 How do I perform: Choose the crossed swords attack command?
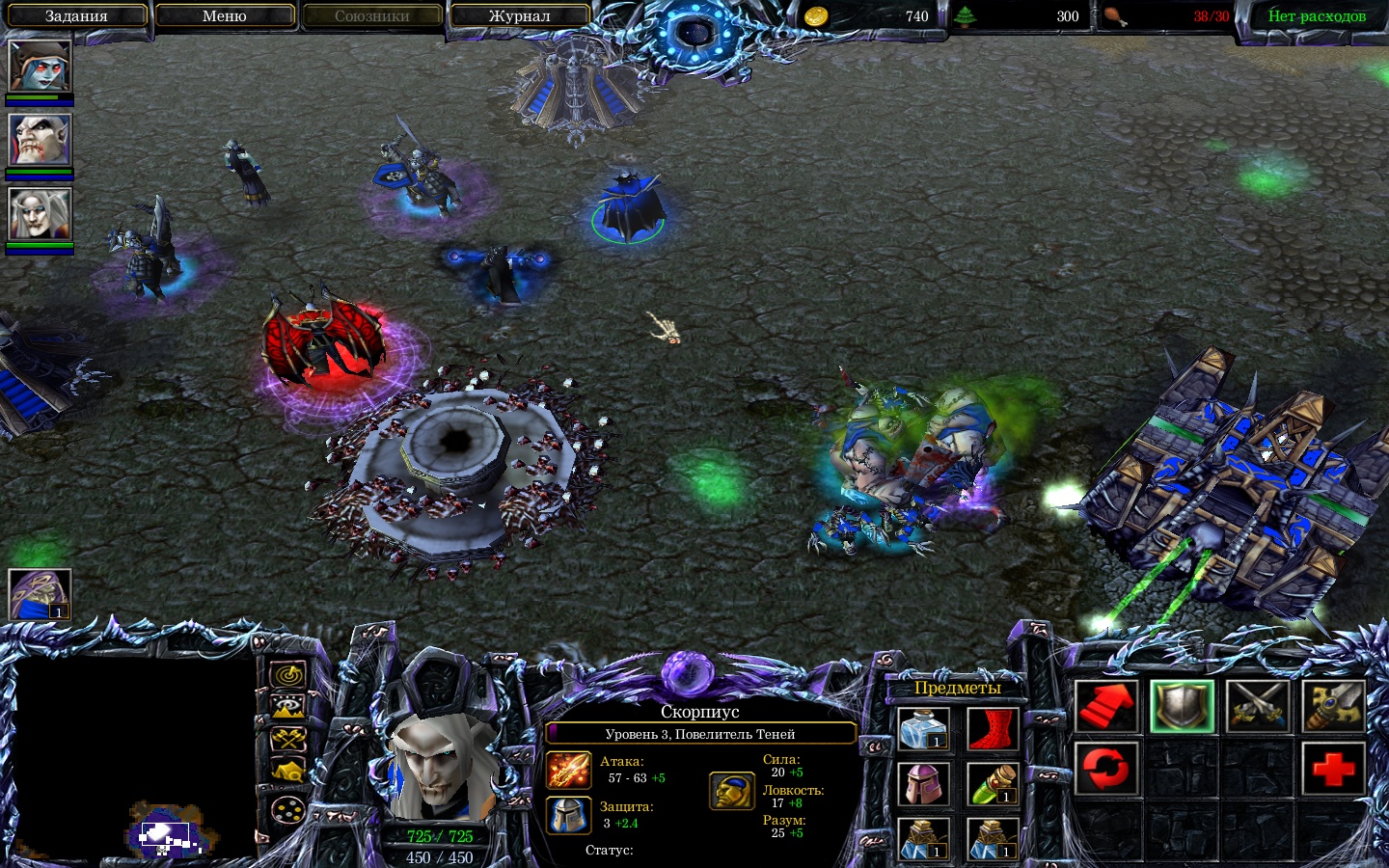pyautogui.click(x=1258, y=706)
